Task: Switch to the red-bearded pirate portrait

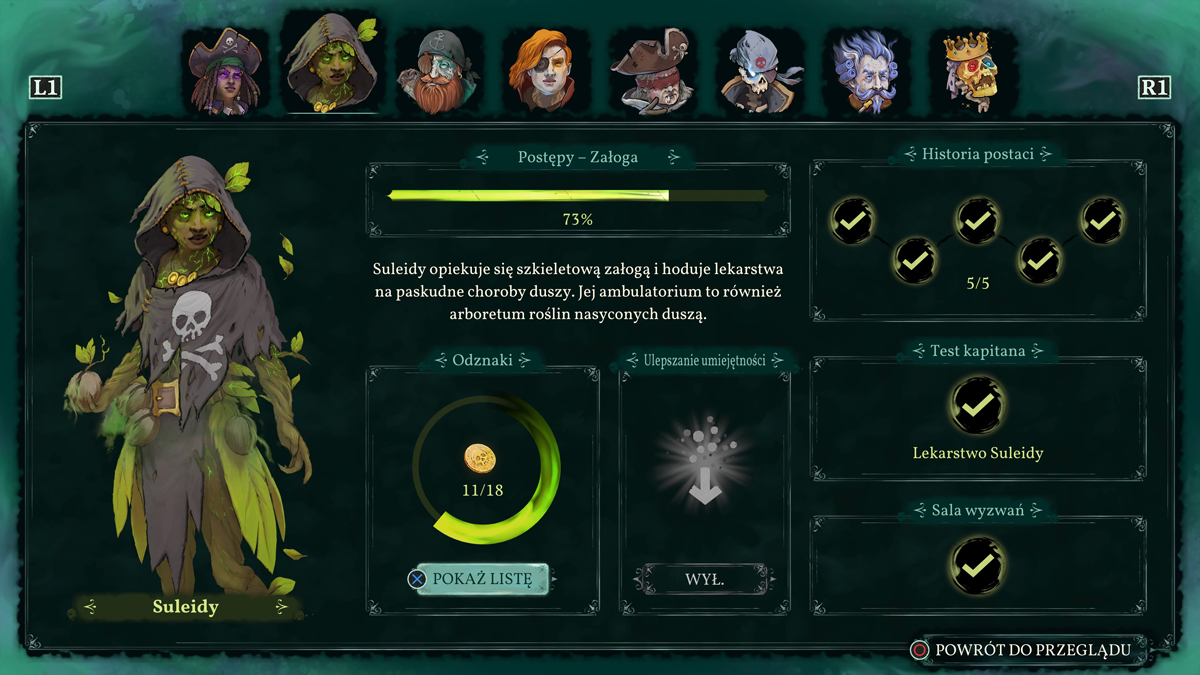Action: pos(439,72)
